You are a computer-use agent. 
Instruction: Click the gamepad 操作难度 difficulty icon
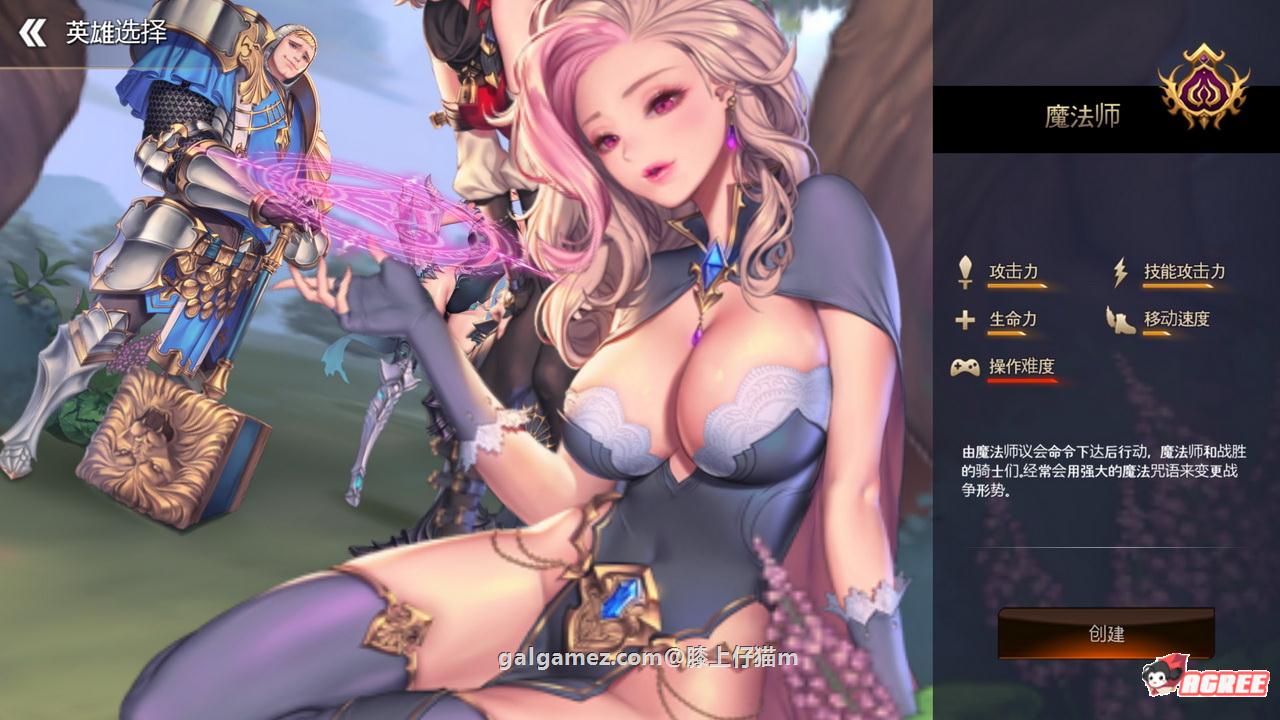[x=964, y=368]
